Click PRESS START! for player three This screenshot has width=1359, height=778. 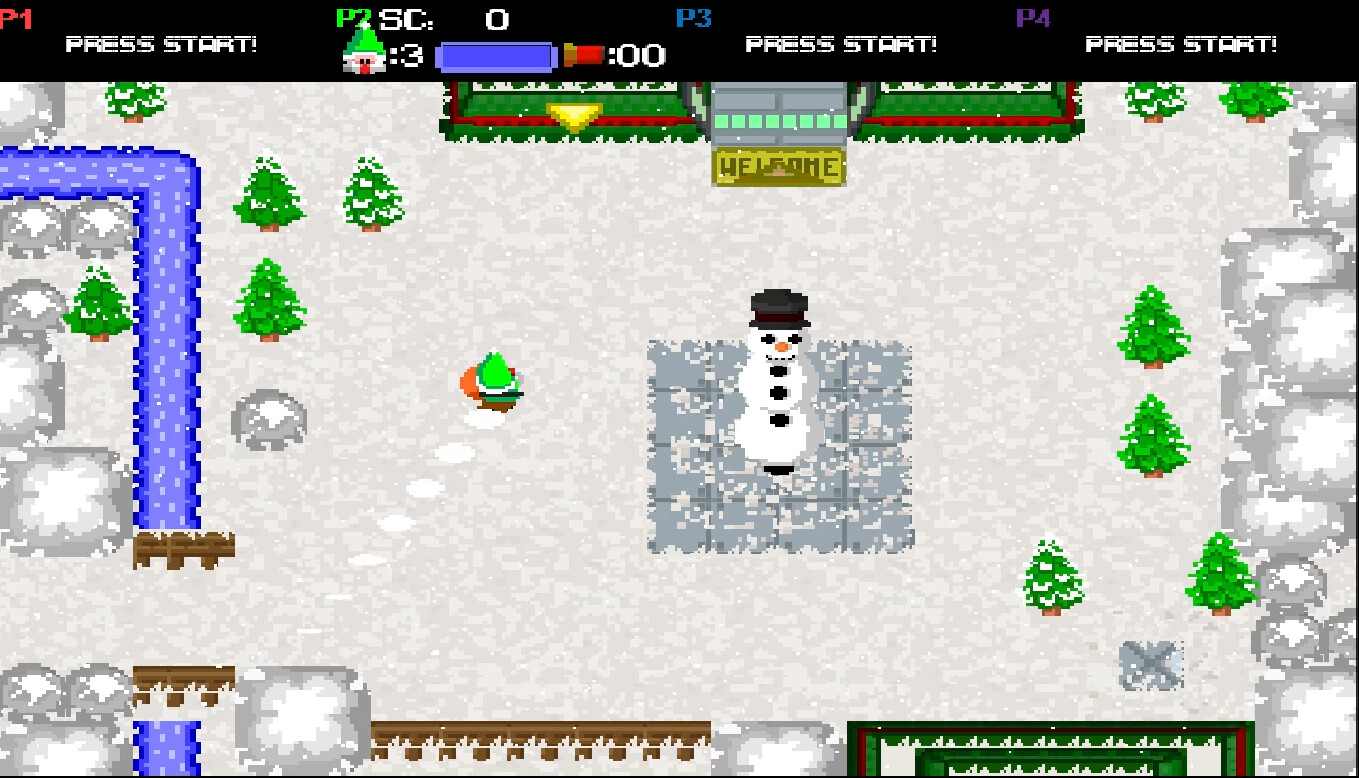840,44
